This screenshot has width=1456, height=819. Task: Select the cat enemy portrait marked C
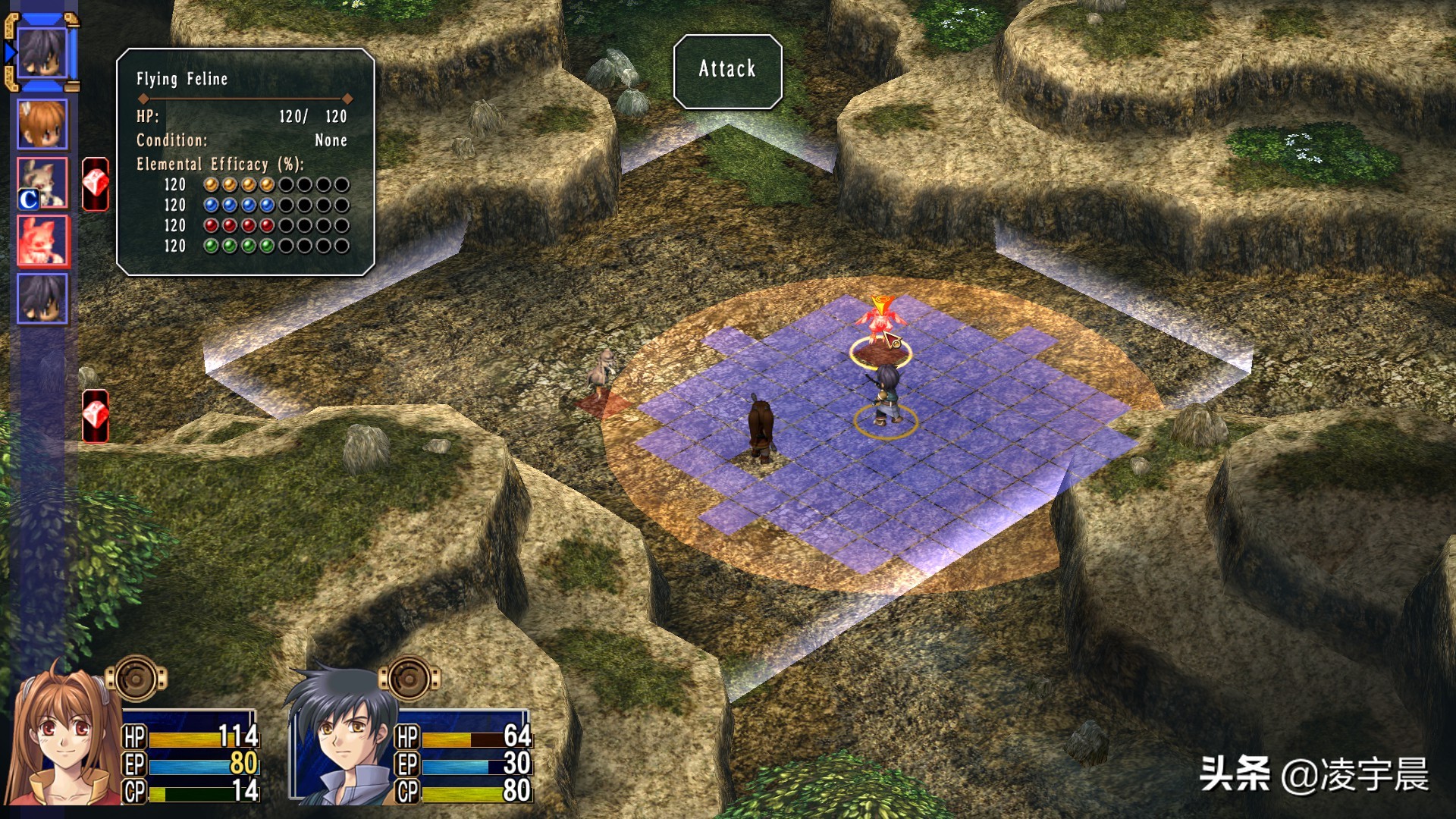coord(42,183)
